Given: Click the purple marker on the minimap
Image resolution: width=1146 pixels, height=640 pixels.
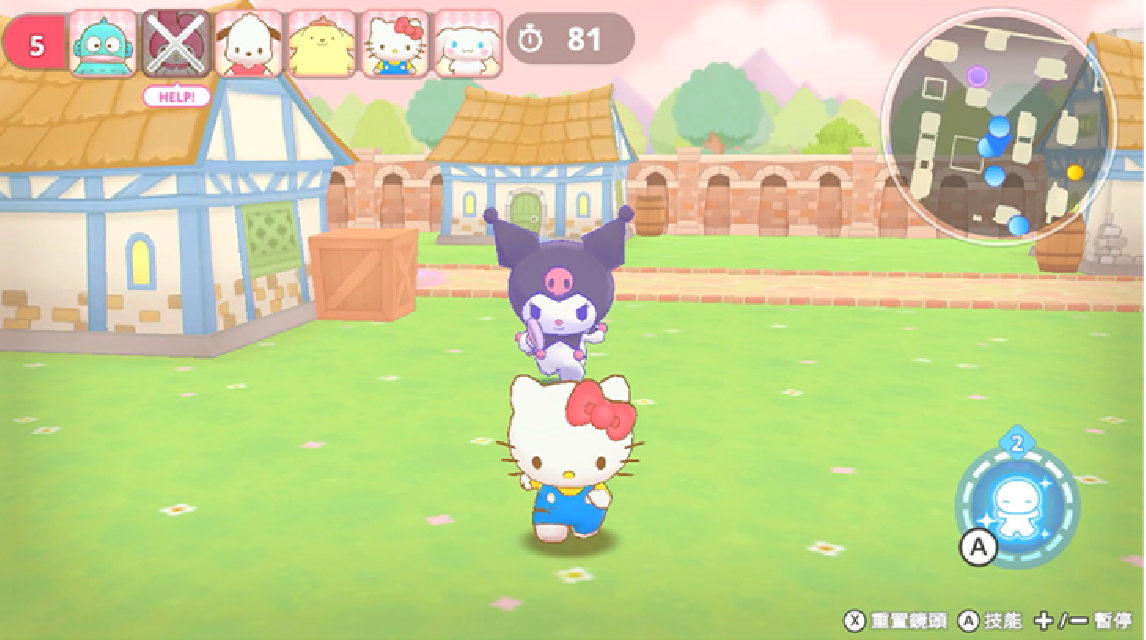Looking at the screenshot, I should (x=977, y=76).
